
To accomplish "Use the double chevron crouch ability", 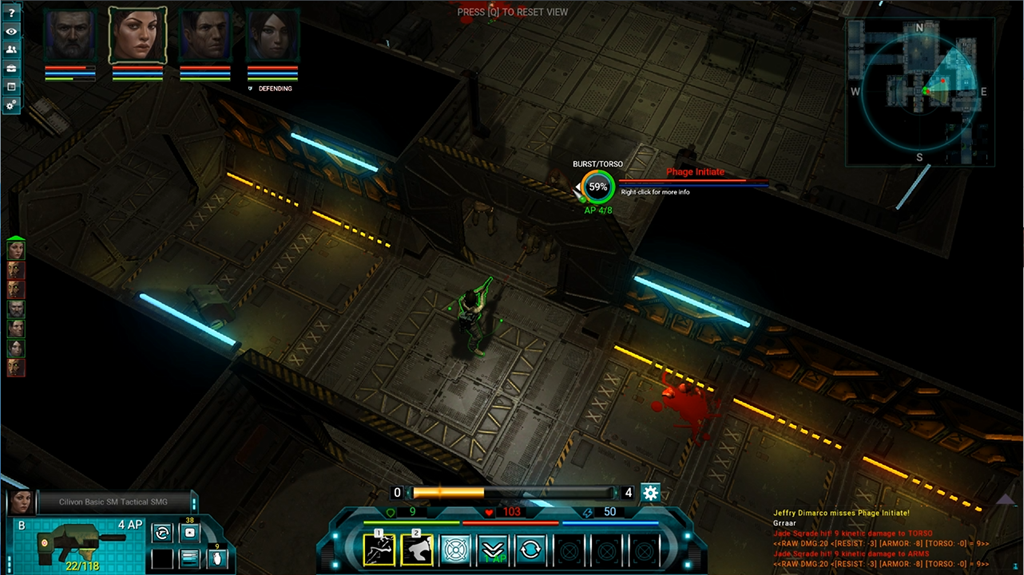I will [492, 549].
